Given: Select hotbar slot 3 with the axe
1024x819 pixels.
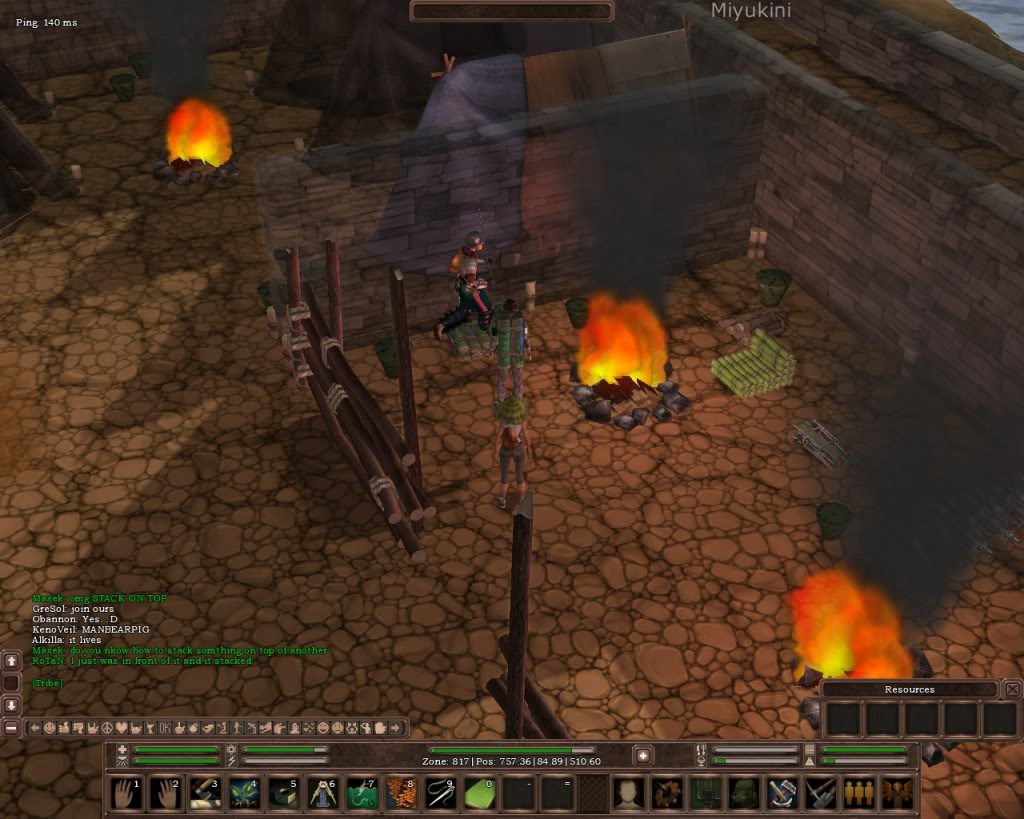Looking at the screenshot, I should [205, 793].
